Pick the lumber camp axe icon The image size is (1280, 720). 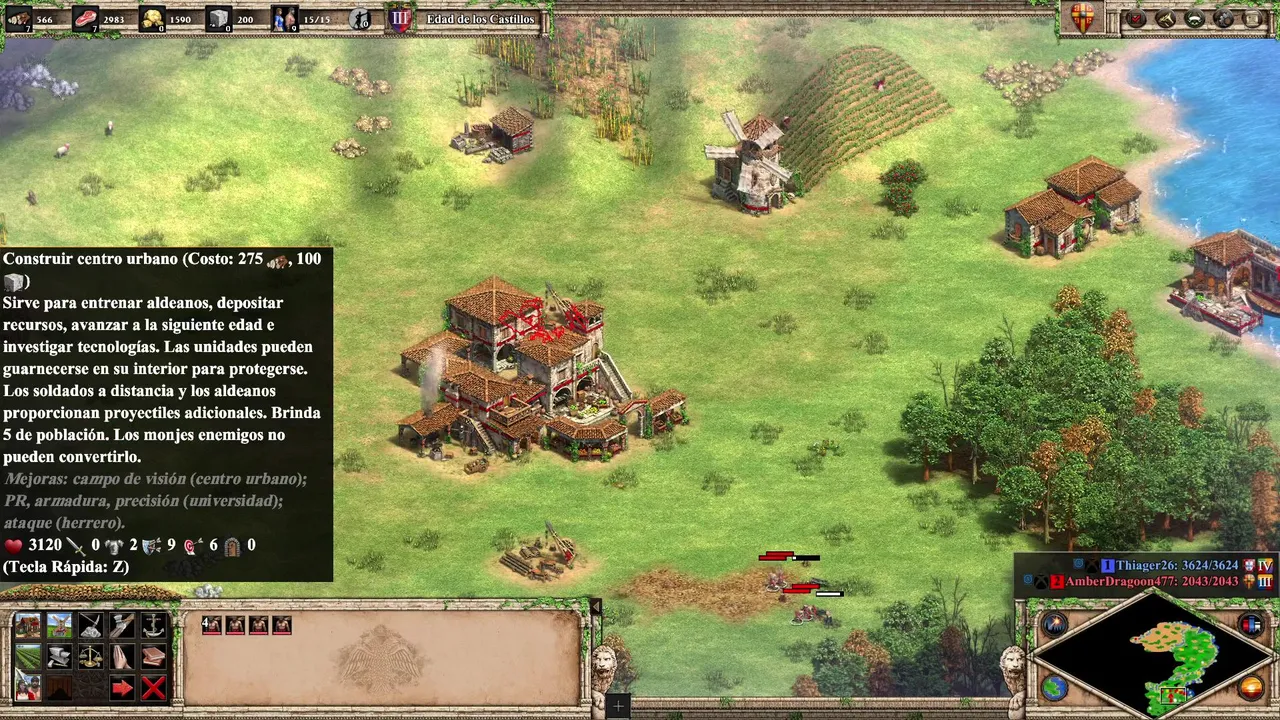pyautogui.click(x=122, y=626)
